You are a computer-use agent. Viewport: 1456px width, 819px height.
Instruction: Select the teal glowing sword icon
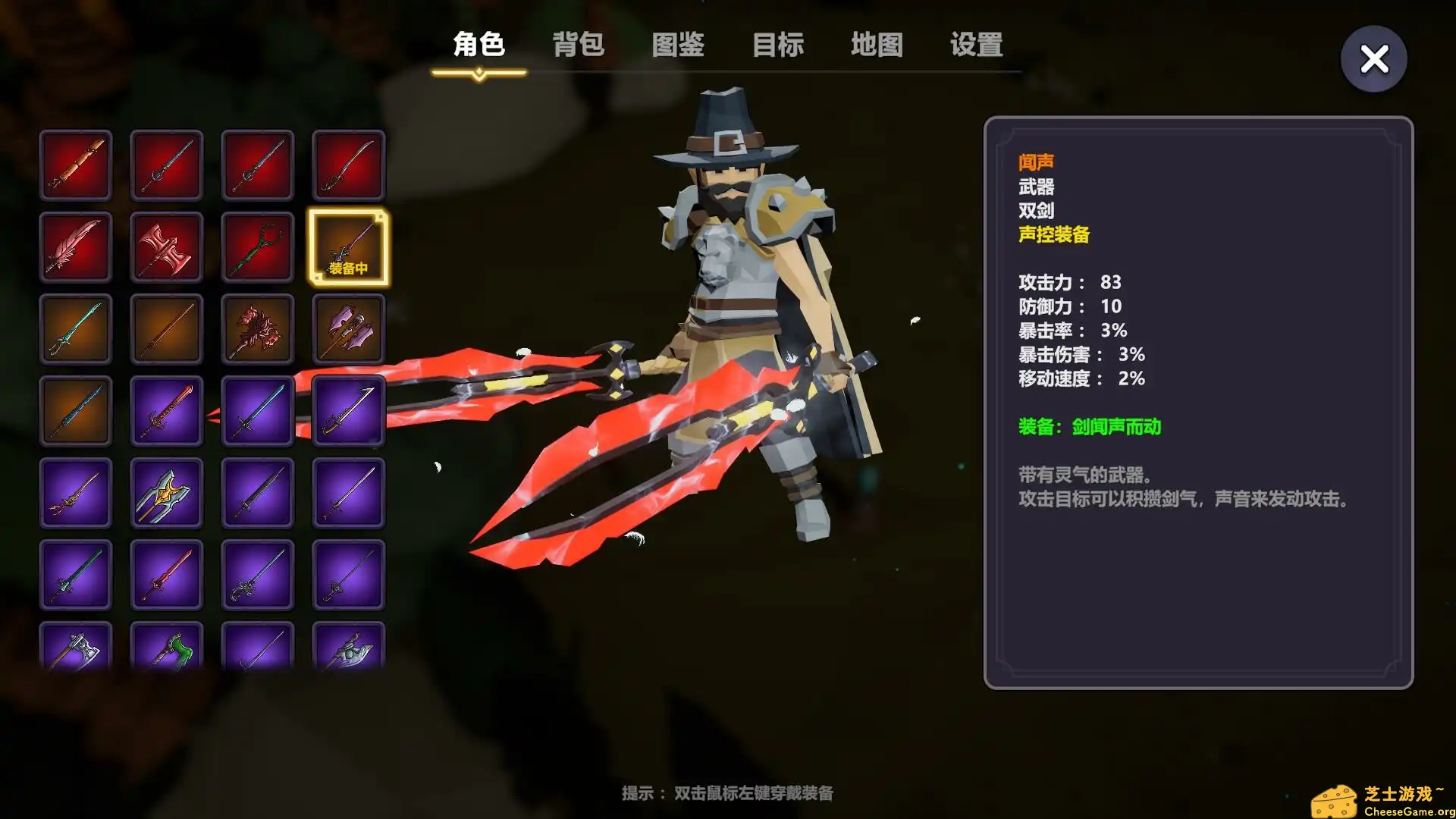(76, 330)
